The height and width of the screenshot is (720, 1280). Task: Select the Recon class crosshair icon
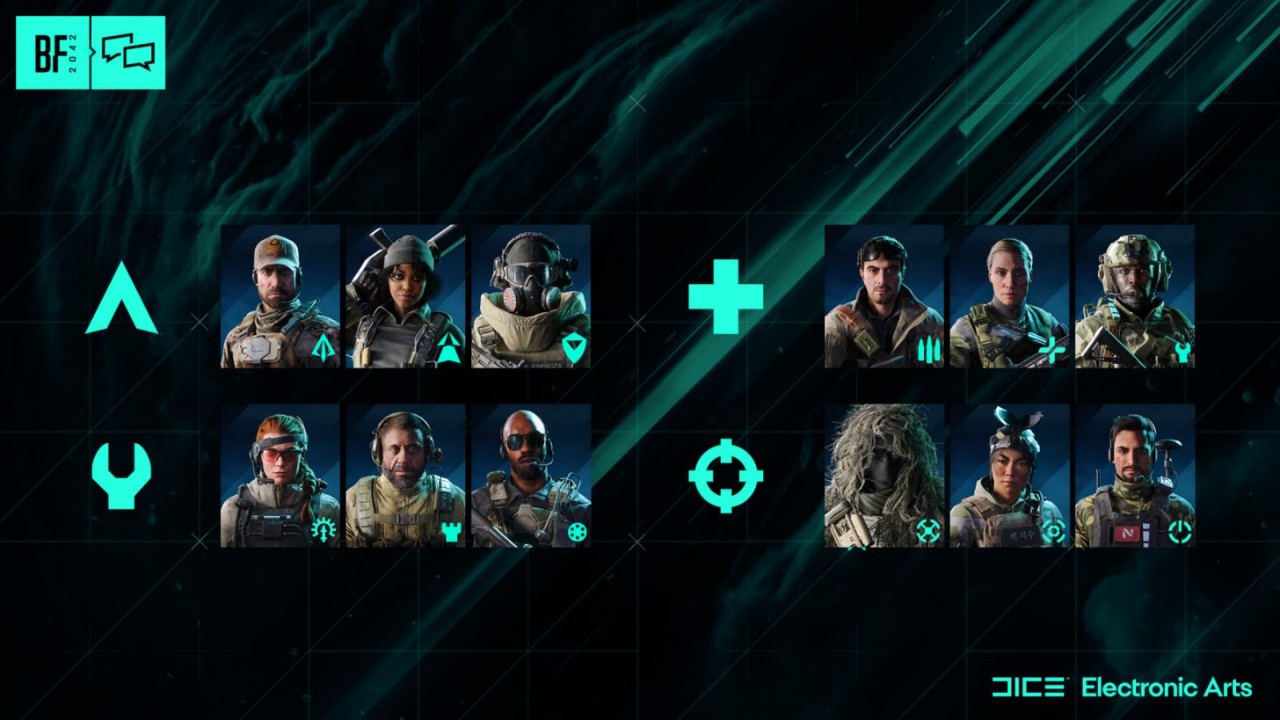coord(725,476)
